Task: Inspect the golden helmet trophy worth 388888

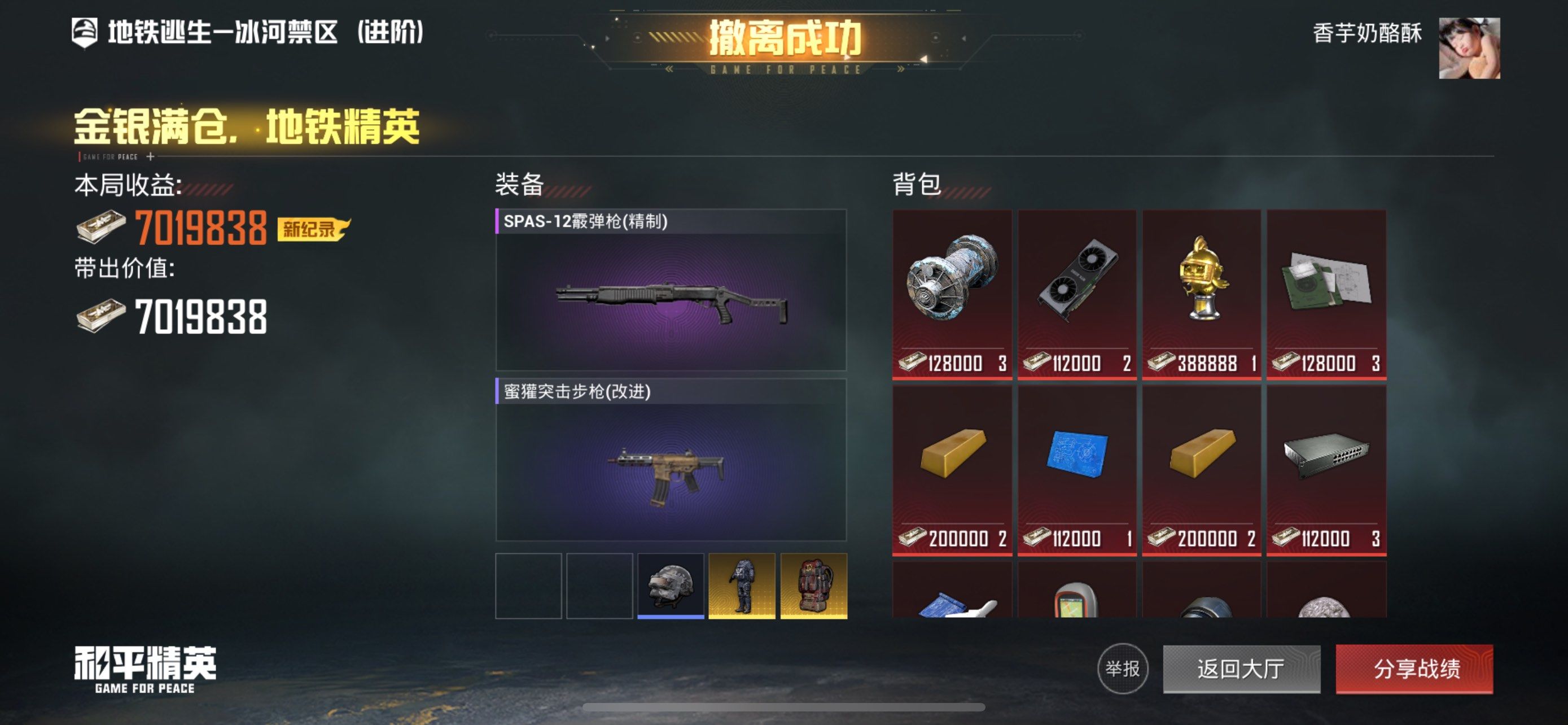Action: (1201, 294)
